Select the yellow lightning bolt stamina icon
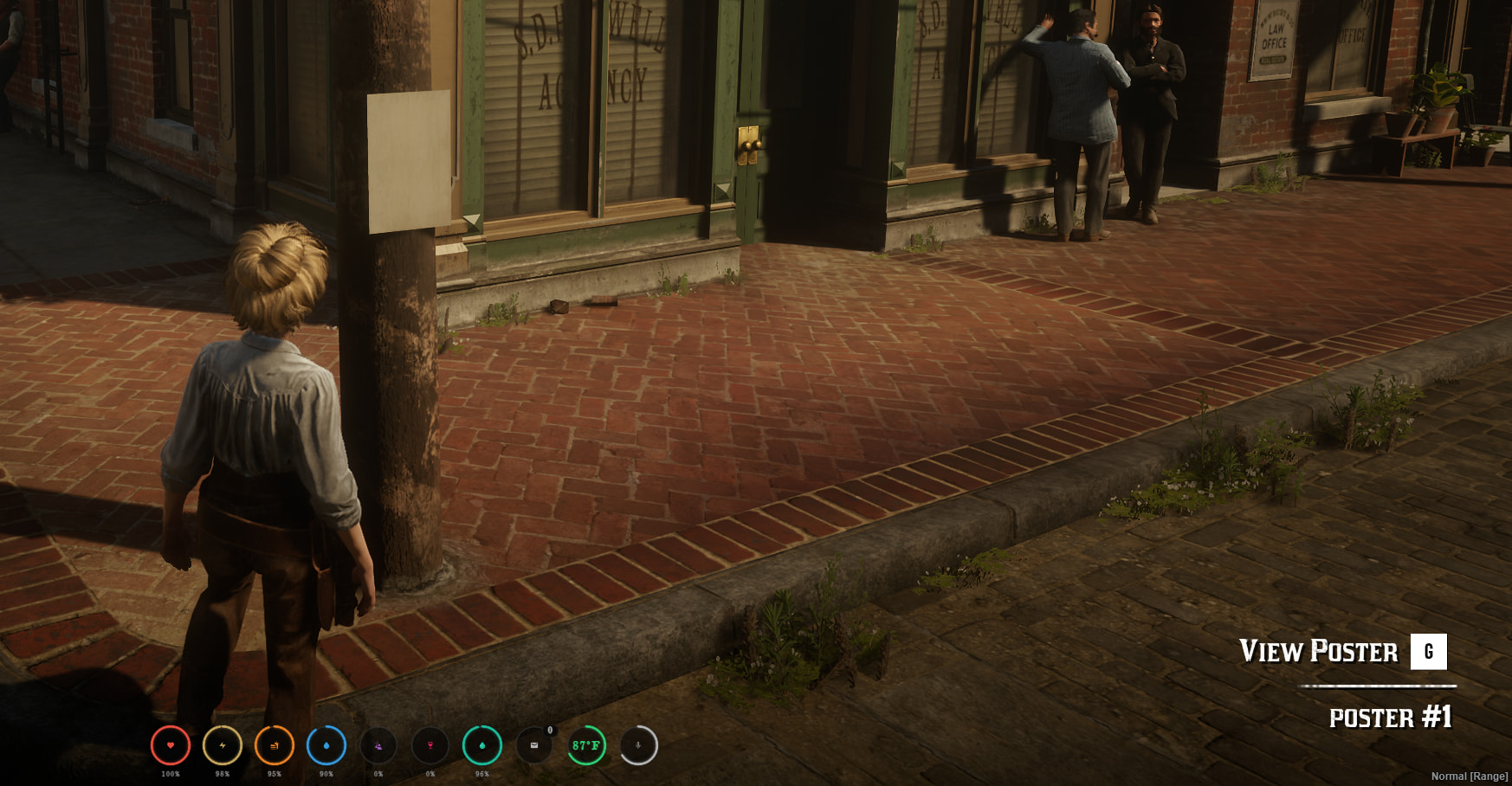This screenshot has width=1512, height=786. [x=223, y=745]
